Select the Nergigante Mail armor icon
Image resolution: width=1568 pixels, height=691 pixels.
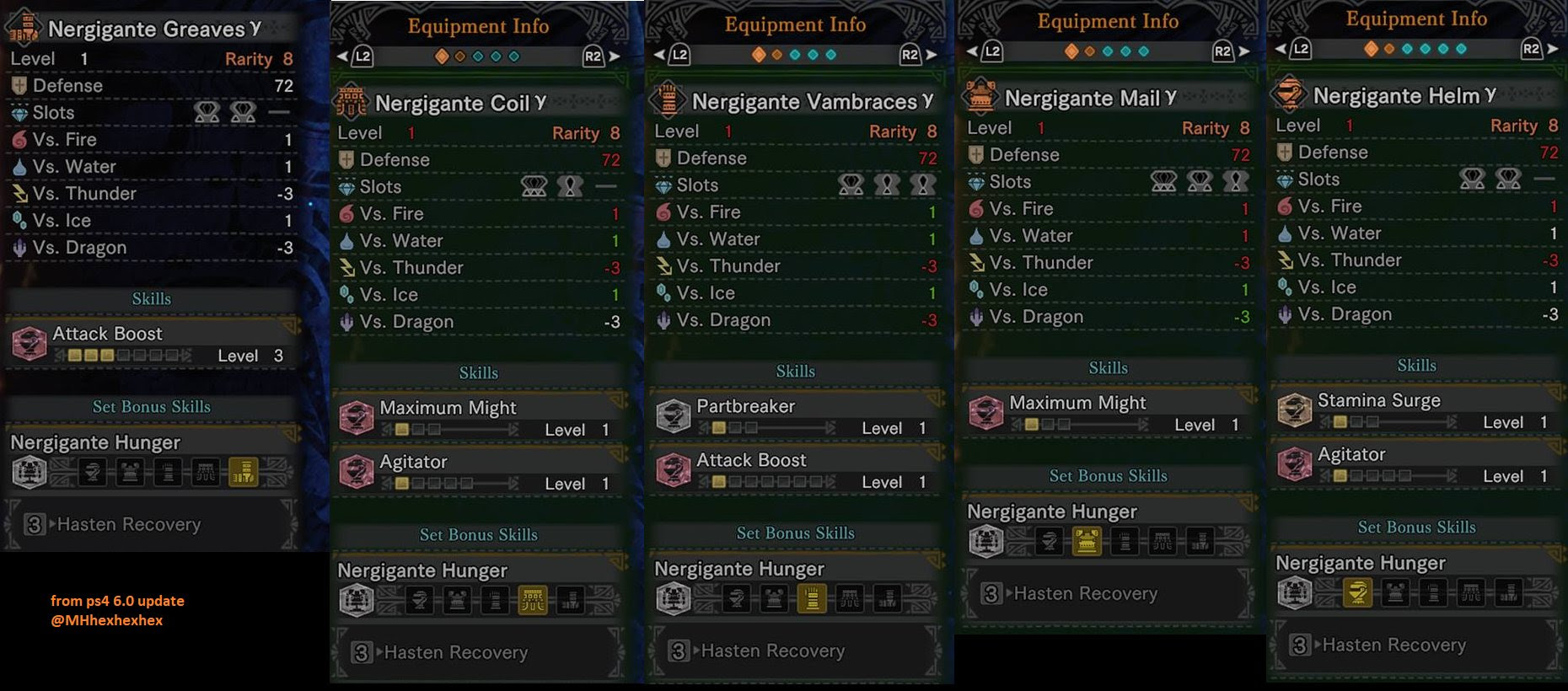tap(980, 96)
